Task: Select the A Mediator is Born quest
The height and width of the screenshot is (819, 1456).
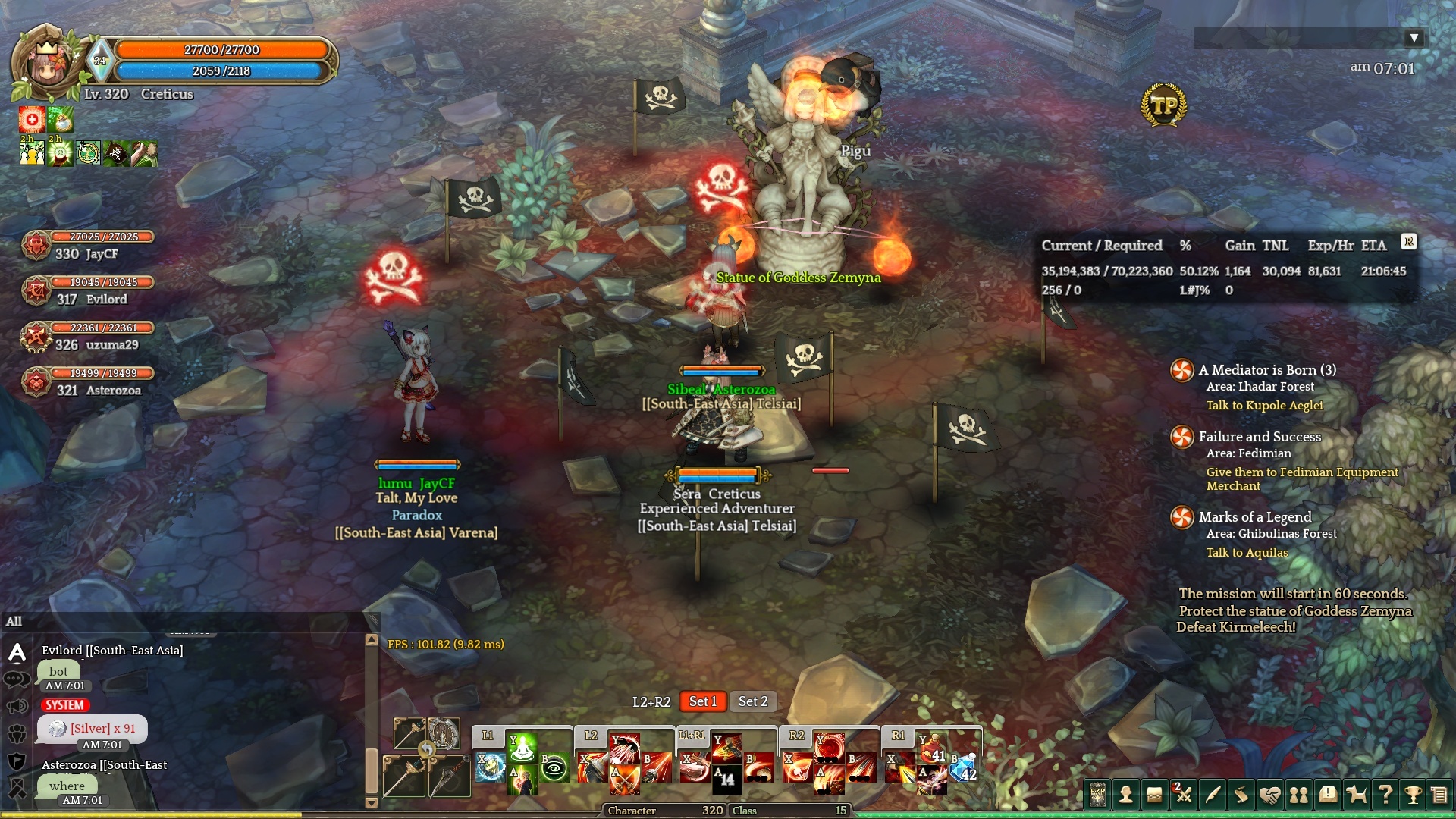Action: point(1266,370)
